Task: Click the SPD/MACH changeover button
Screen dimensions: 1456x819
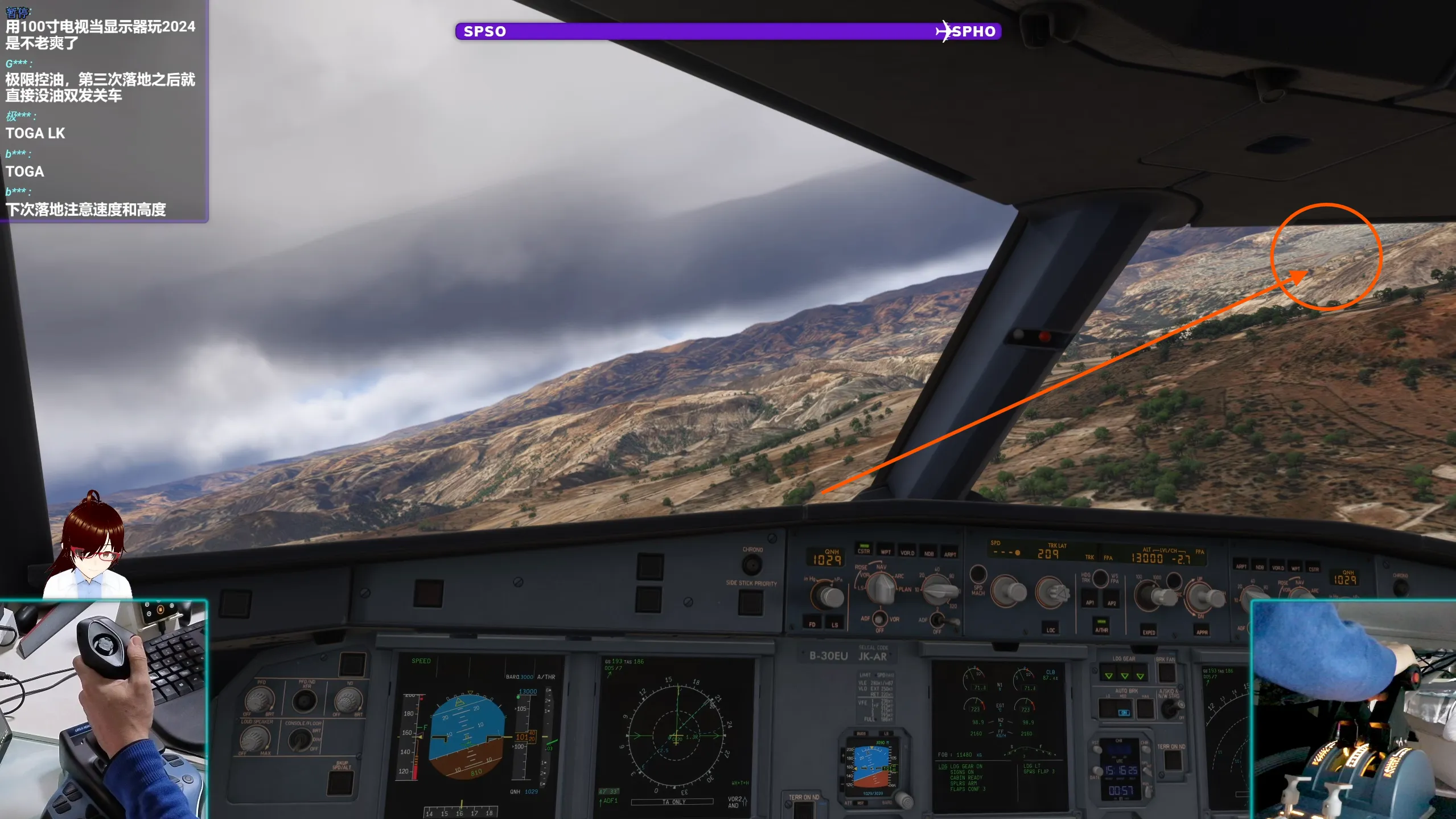Action: (x=978, y=574)
